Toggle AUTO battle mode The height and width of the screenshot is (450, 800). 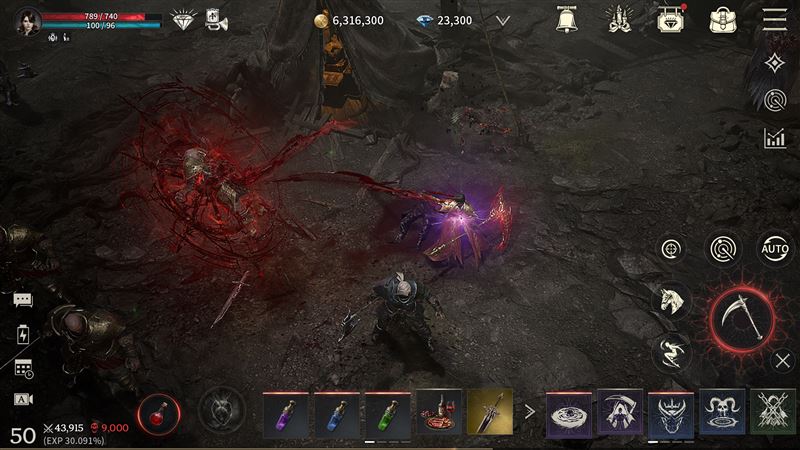tap(774, 248)
